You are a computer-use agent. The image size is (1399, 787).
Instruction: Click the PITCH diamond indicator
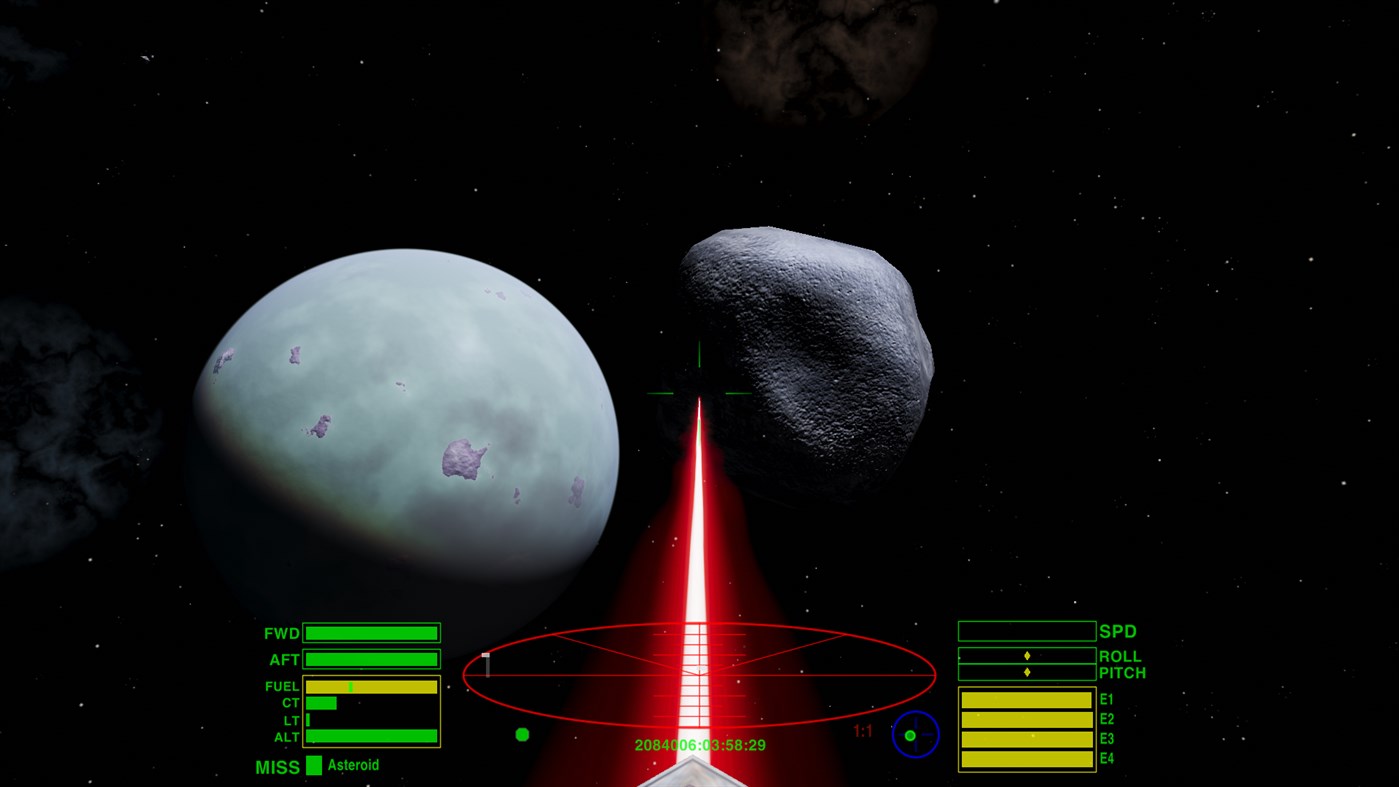[x=1026, y=672]
